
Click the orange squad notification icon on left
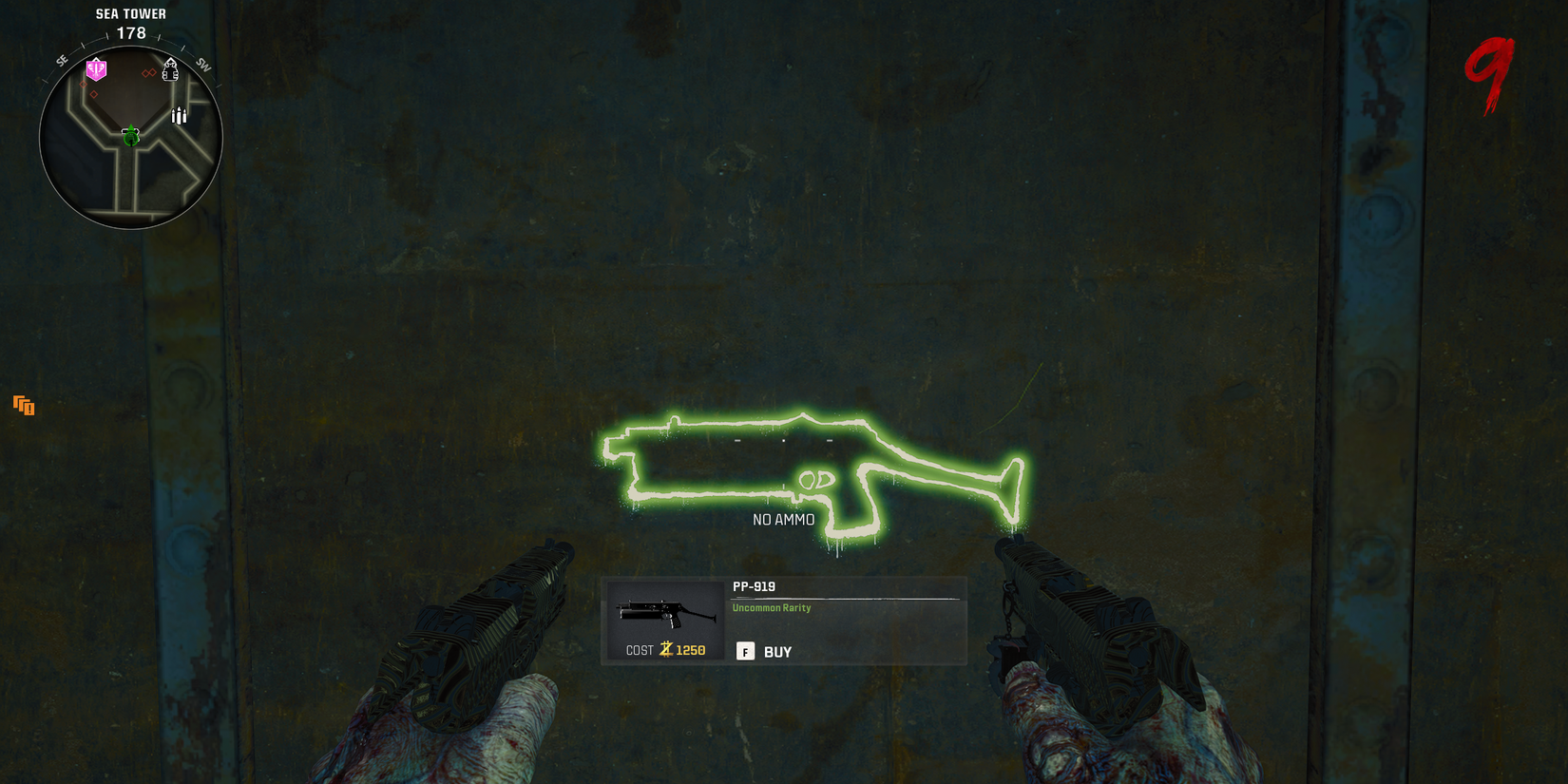tap(23, 406)
